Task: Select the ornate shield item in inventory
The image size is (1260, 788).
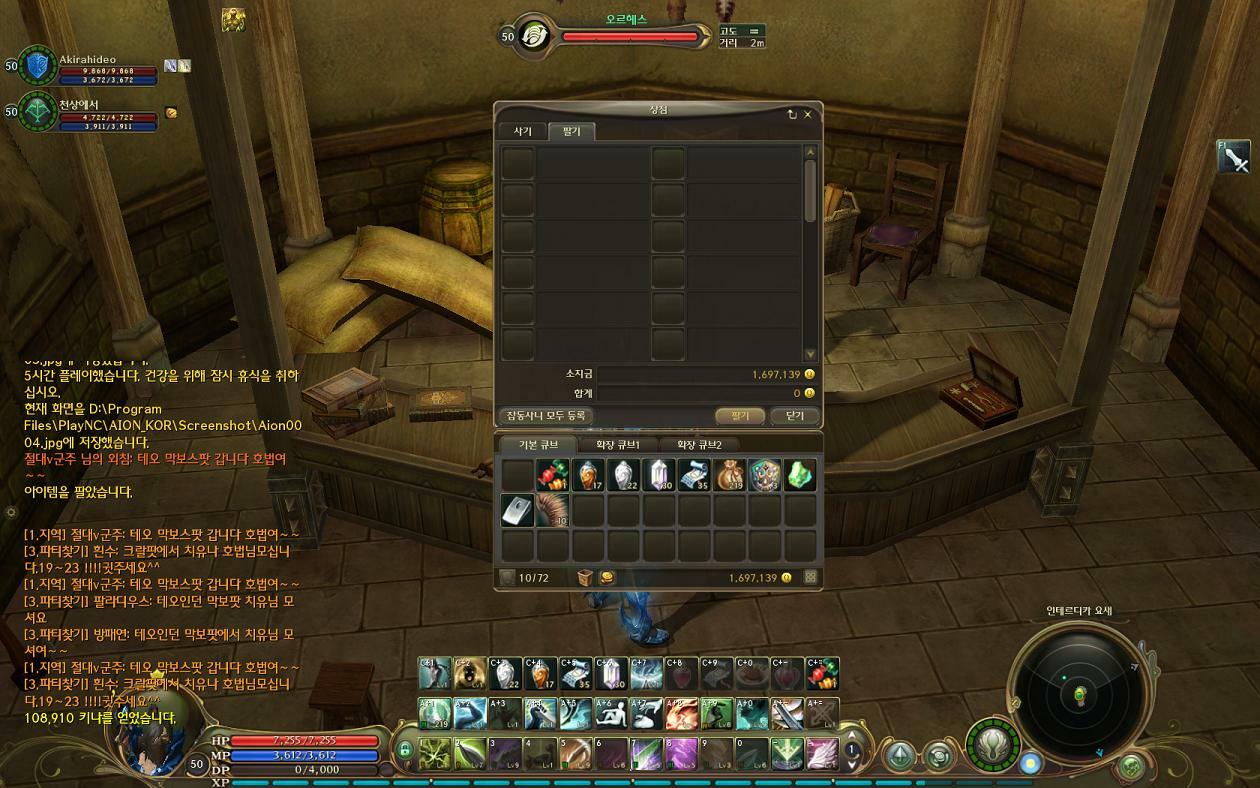Action: tap(765, 475)
